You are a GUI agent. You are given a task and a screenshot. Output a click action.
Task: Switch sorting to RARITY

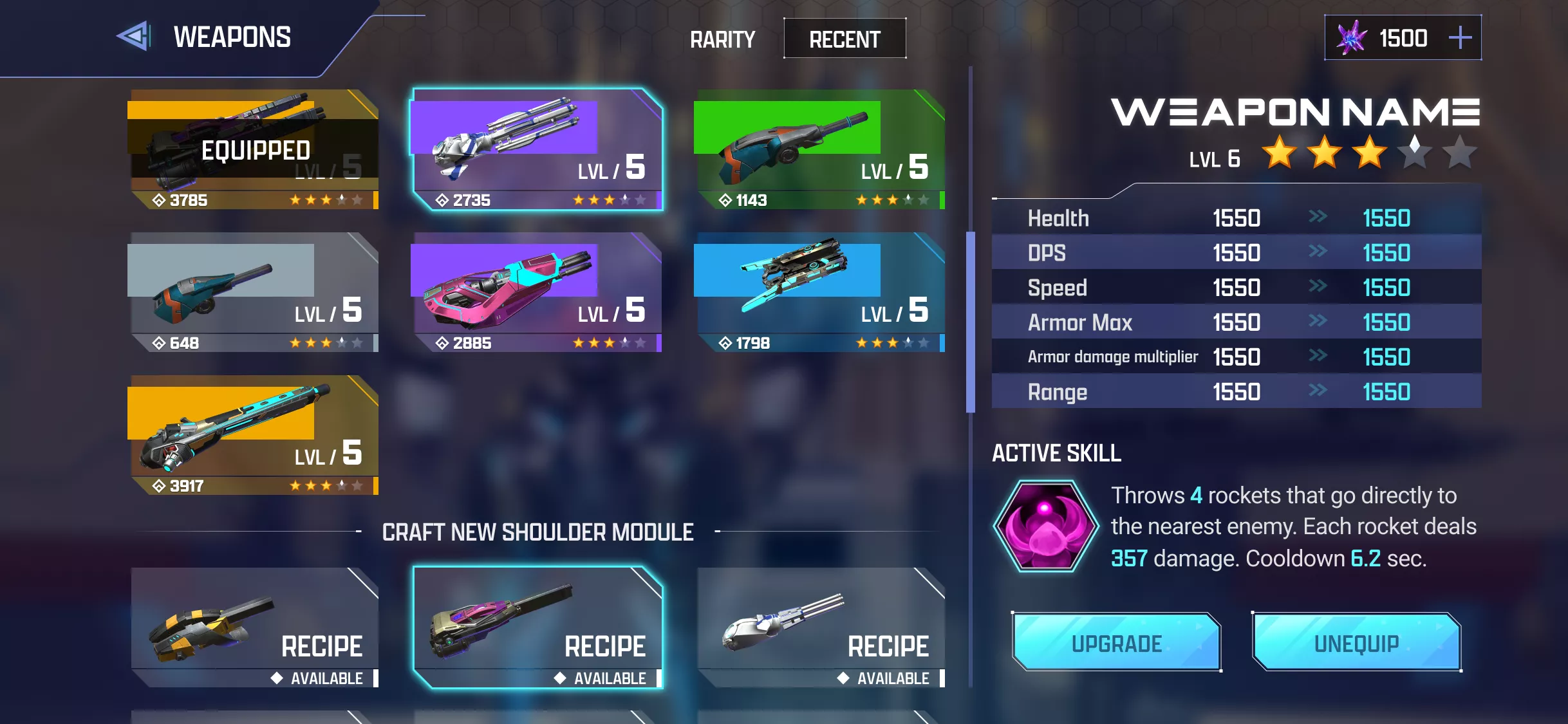pyautogui.click(x=722, y=40)
